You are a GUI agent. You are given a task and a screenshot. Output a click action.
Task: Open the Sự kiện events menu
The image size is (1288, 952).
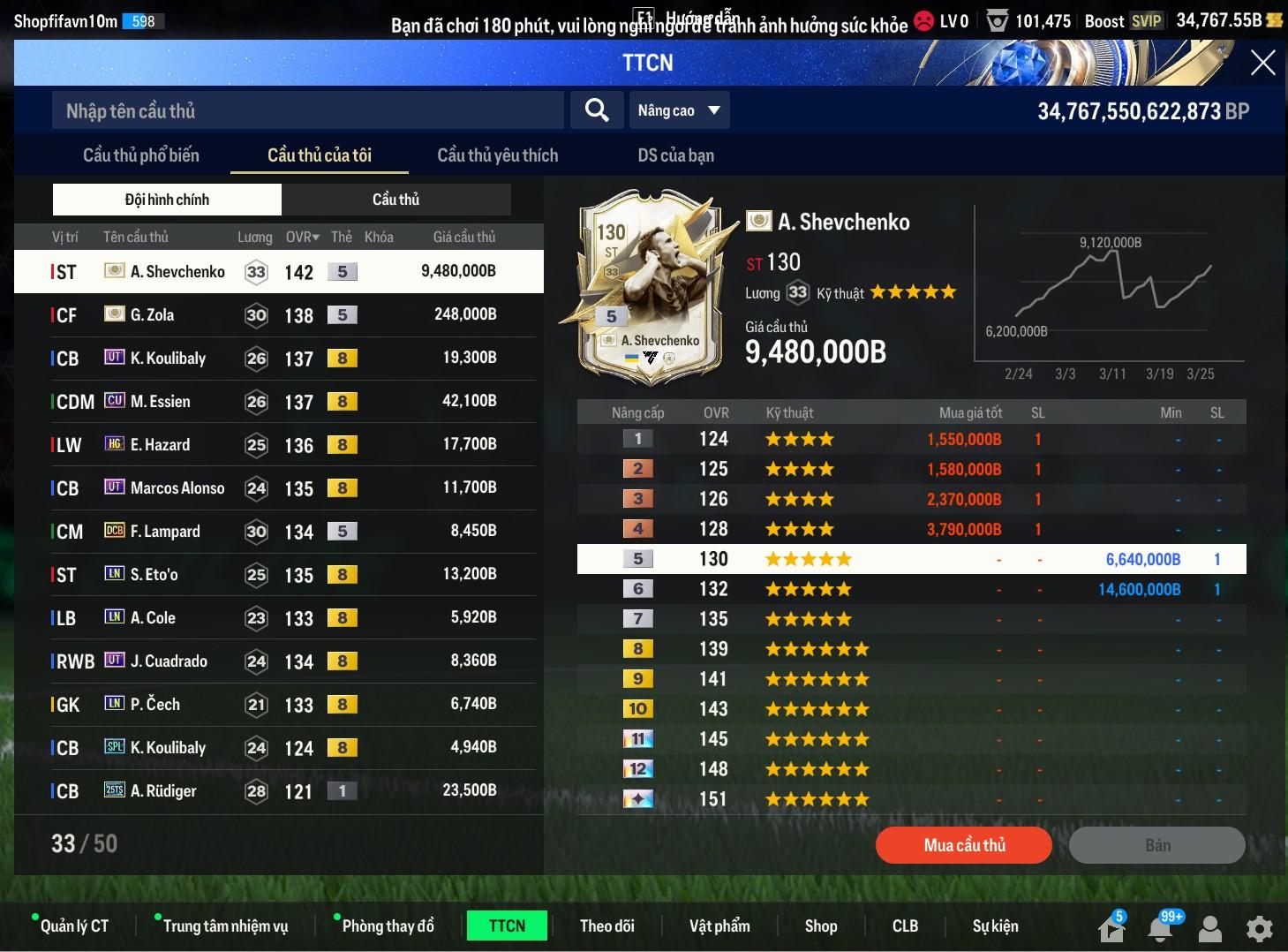(x=995, y=926)
